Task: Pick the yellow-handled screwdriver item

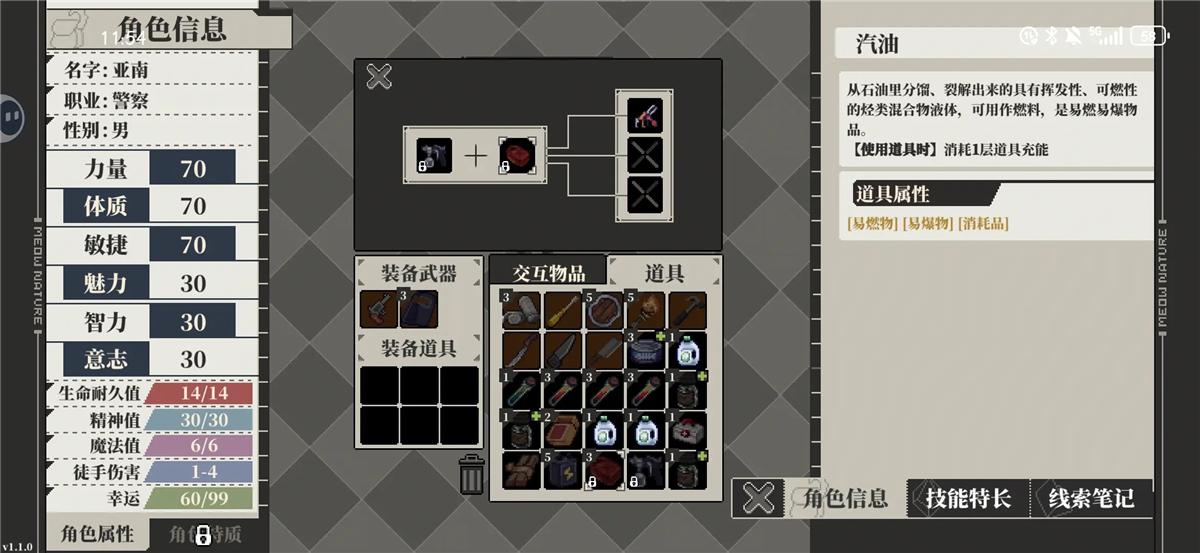Action: (563, 310)
